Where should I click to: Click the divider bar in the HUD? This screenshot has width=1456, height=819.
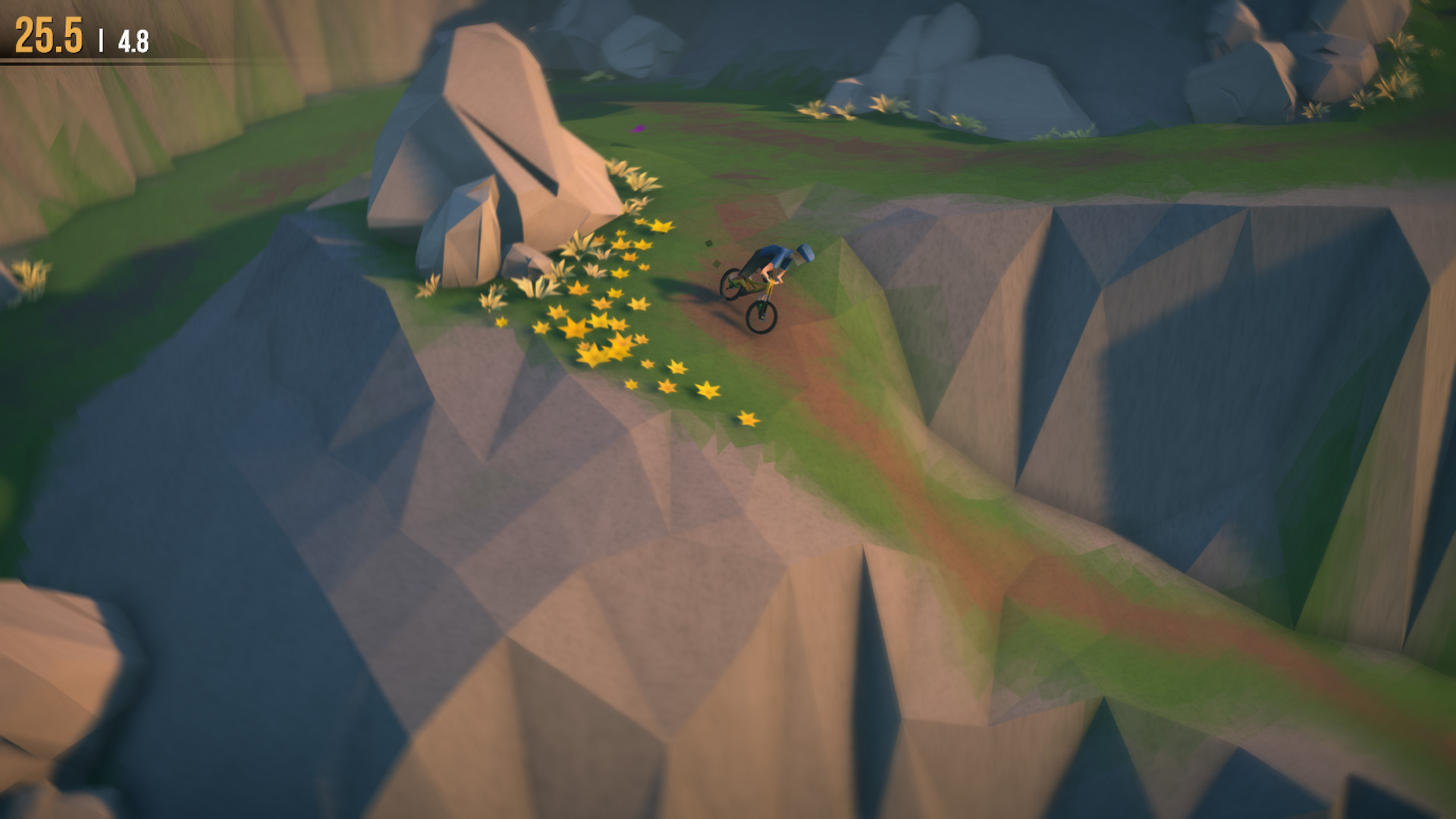(99, 33)
